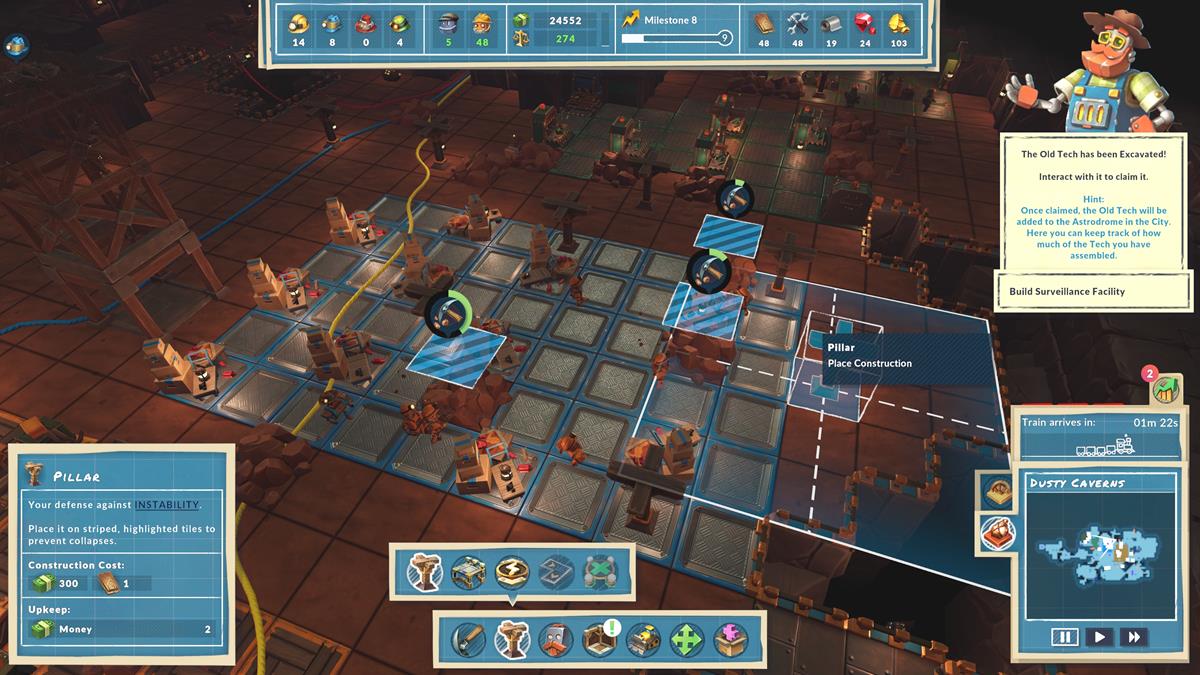
Task: Set game to normal play speed
Action: point(1098,636)
